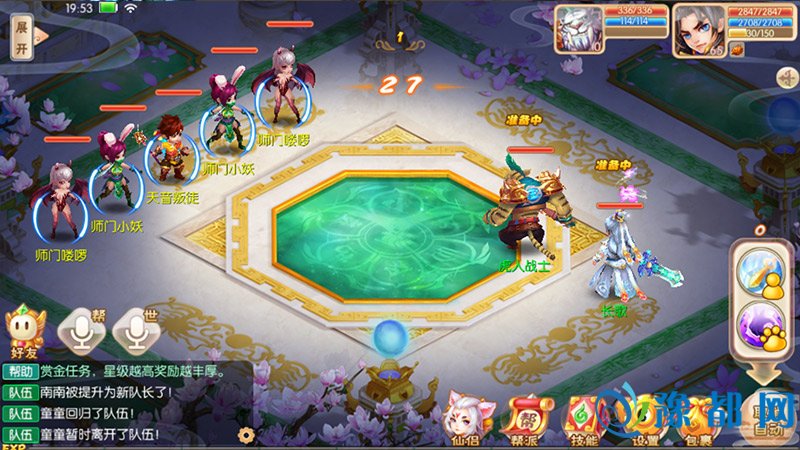Activate the 世 world voice microphone

[x=136, y=326]
